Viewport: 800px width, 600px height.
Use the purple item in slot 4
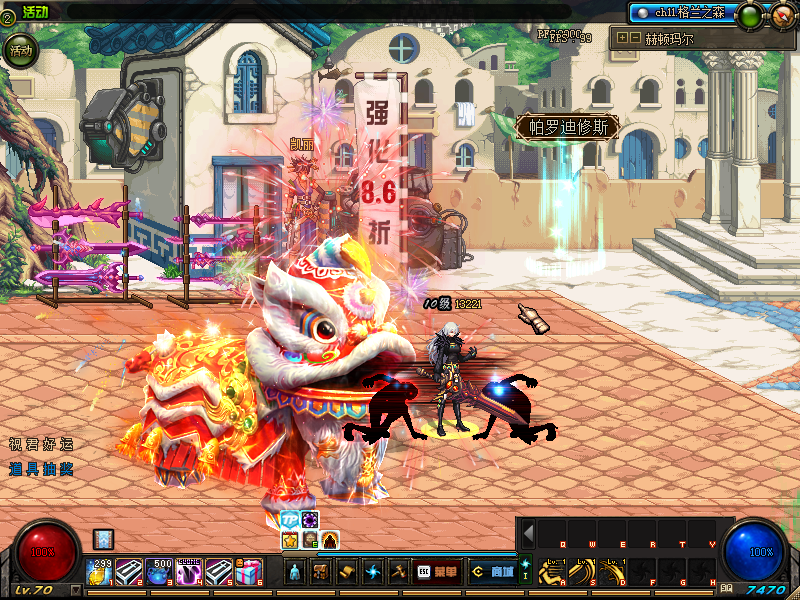(x=189, y=572)
